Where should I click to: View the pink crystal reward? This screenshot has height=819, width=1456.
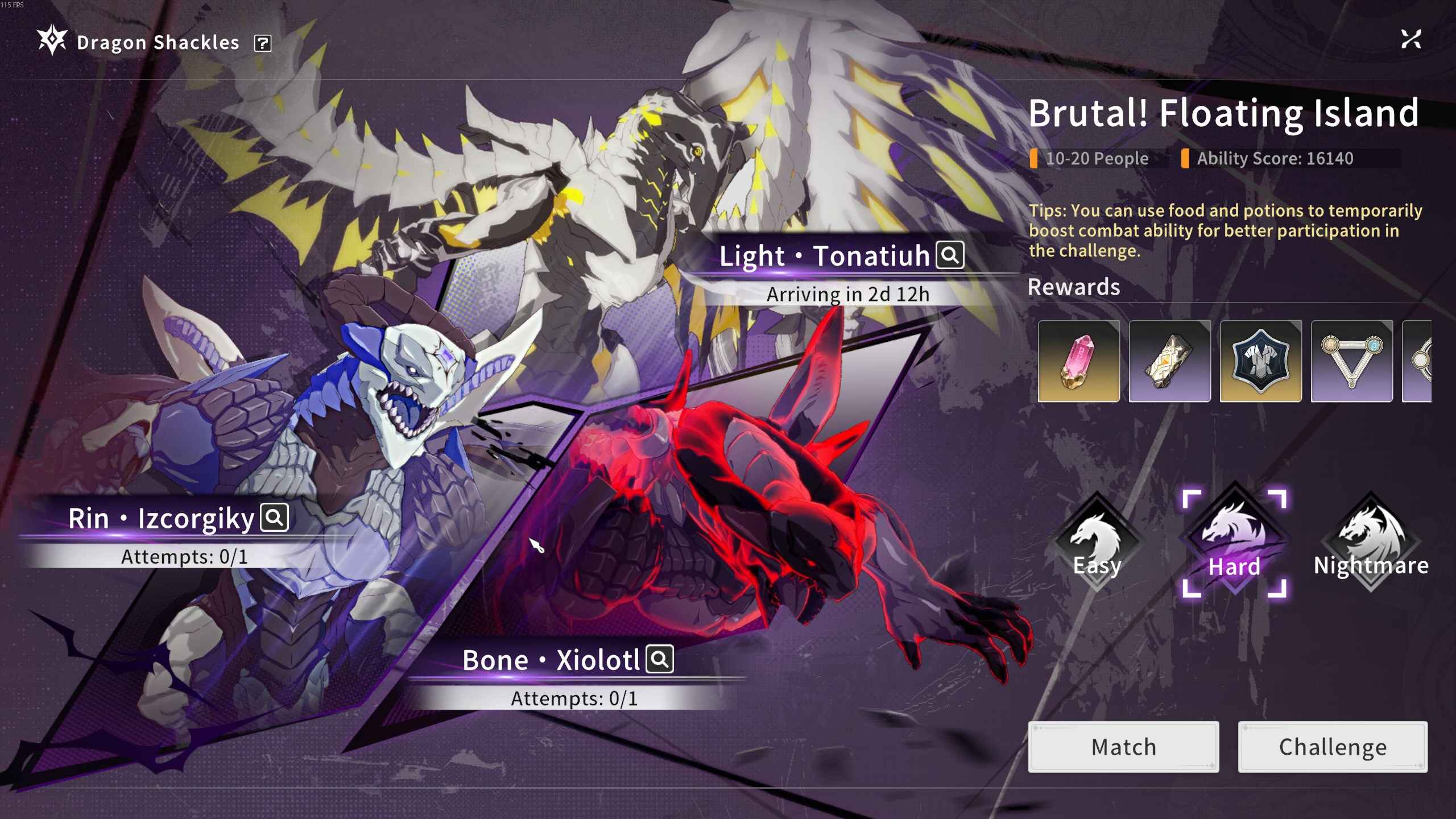click(1079, 361)
